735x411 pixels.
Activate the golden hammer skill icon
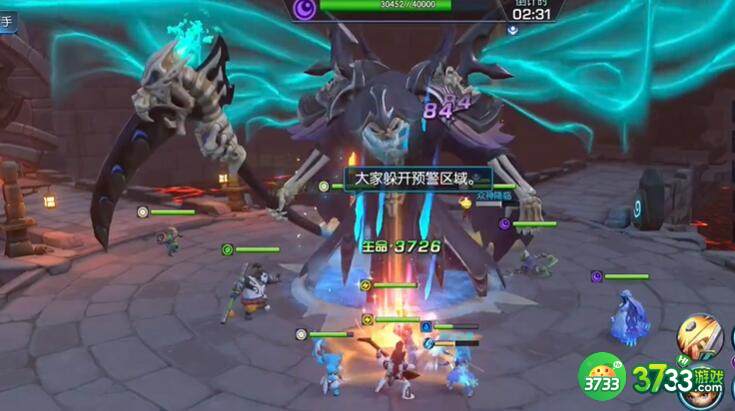click(700, 338)
